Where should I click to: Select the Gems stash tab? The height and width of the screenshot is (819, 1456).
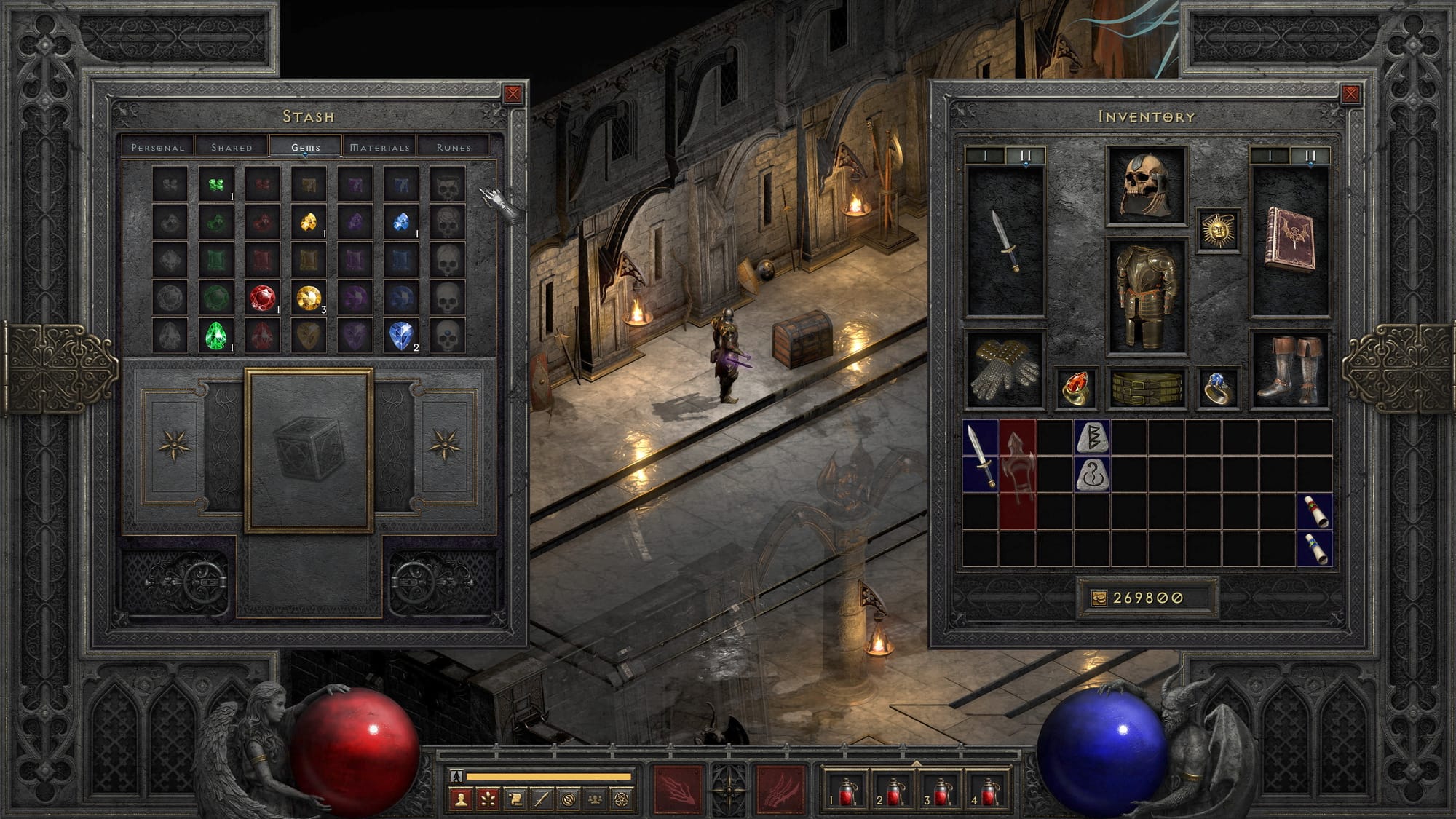click(x=306, y=147)
